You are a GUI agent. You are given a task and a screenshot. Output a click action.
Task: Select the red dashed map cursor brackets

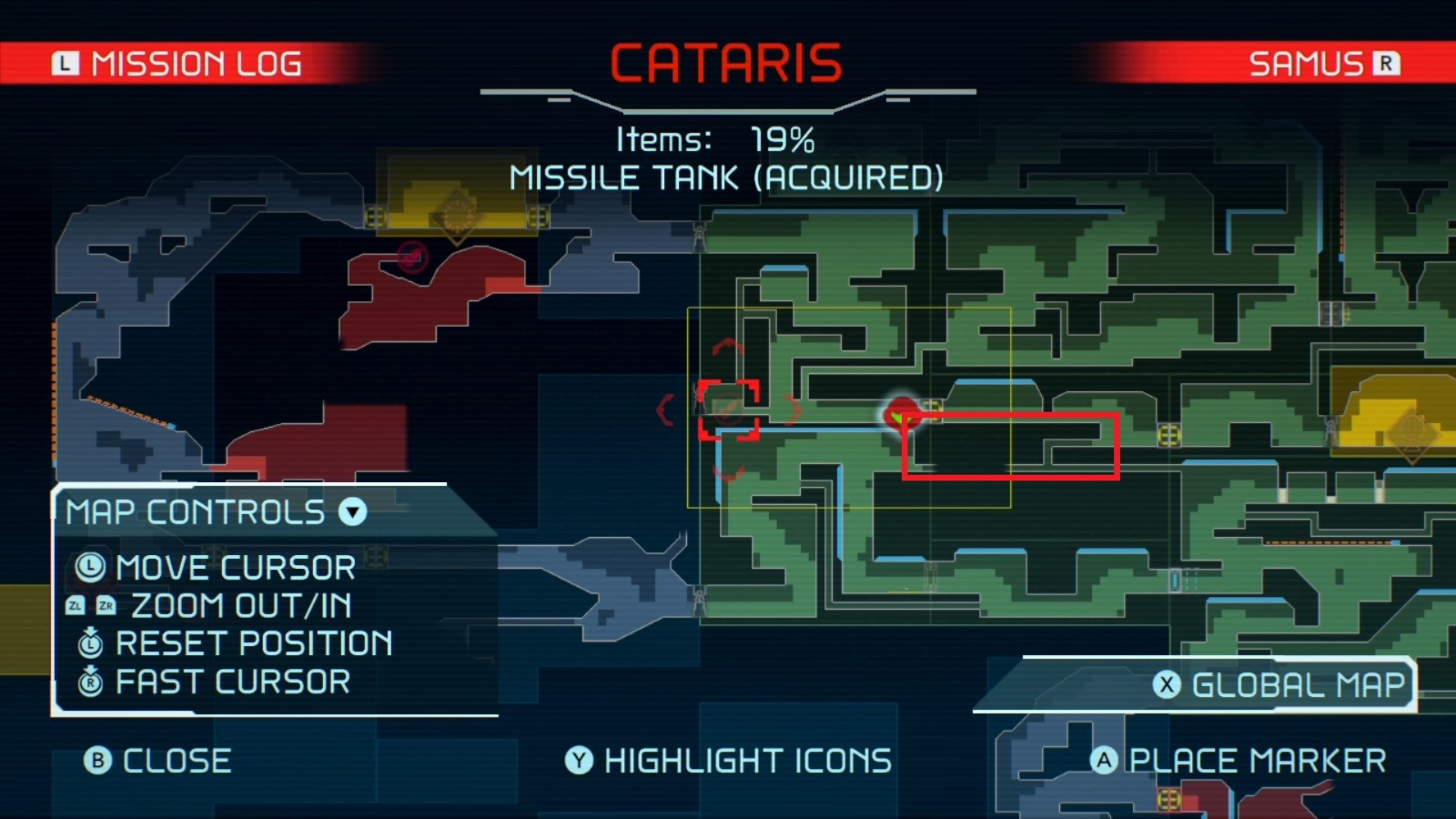[x=727, y=409]
